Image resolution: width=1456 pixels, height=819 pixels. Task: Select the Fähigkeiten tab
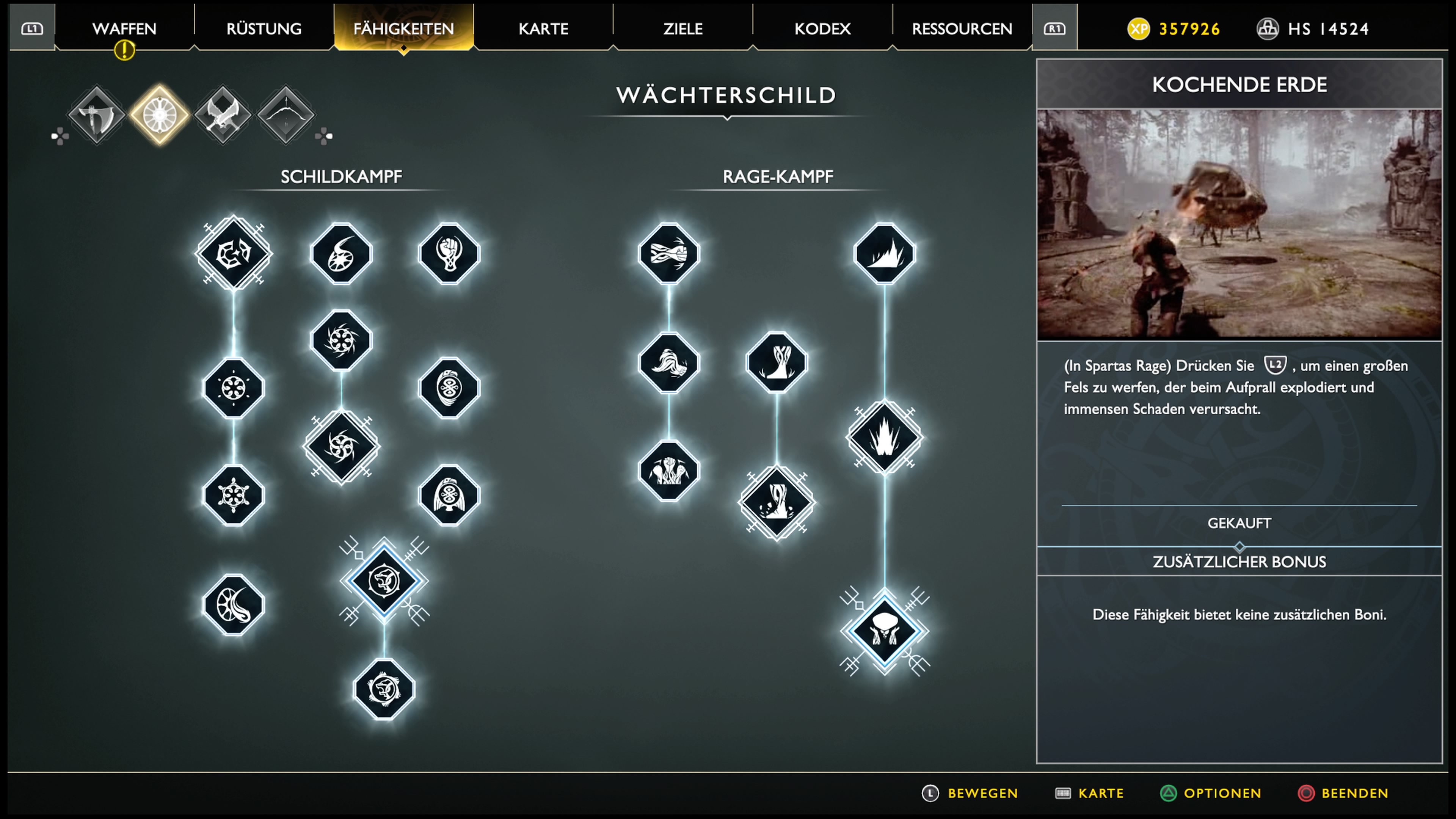pos(403,28)
